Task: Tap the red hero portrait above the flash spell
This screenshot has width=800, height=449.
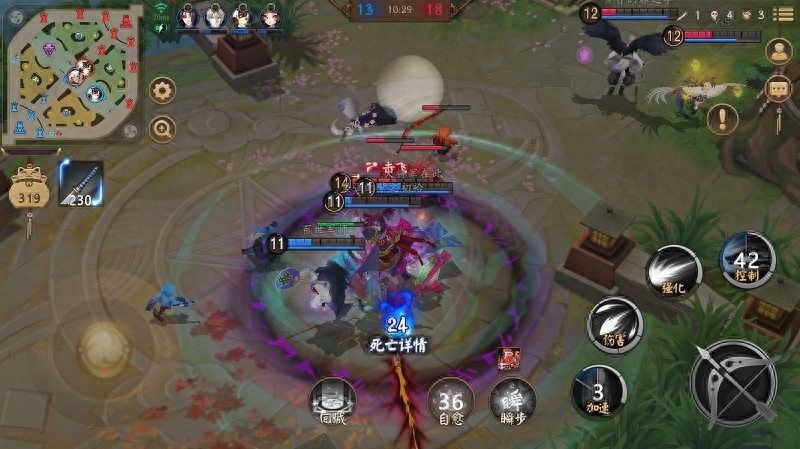Action: click(508, 358)
